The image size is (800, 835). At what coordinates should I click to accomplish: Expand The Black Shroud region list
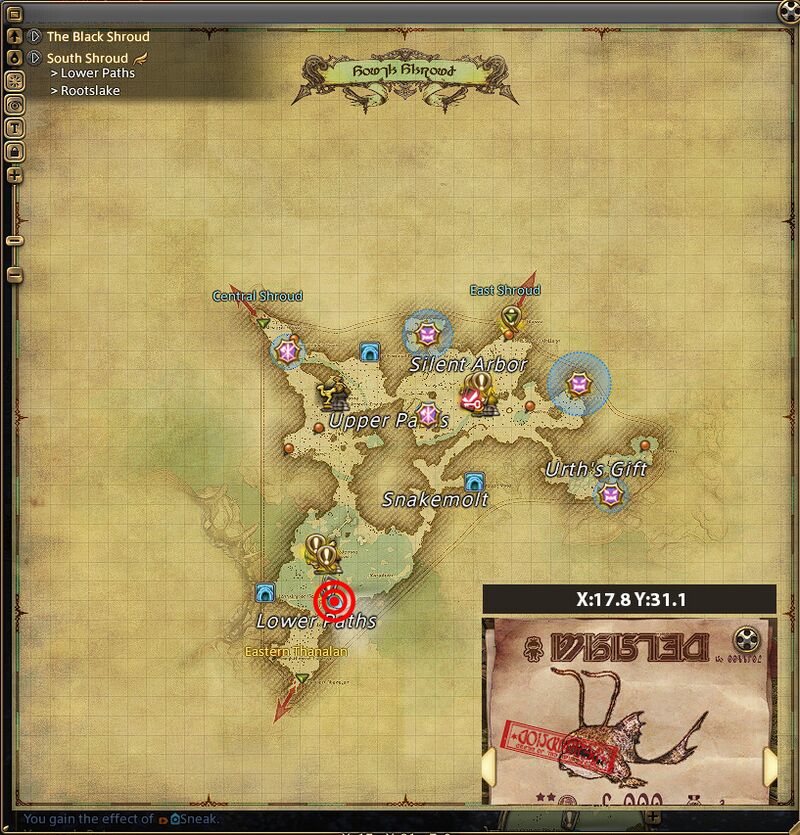tap(35, 36)
